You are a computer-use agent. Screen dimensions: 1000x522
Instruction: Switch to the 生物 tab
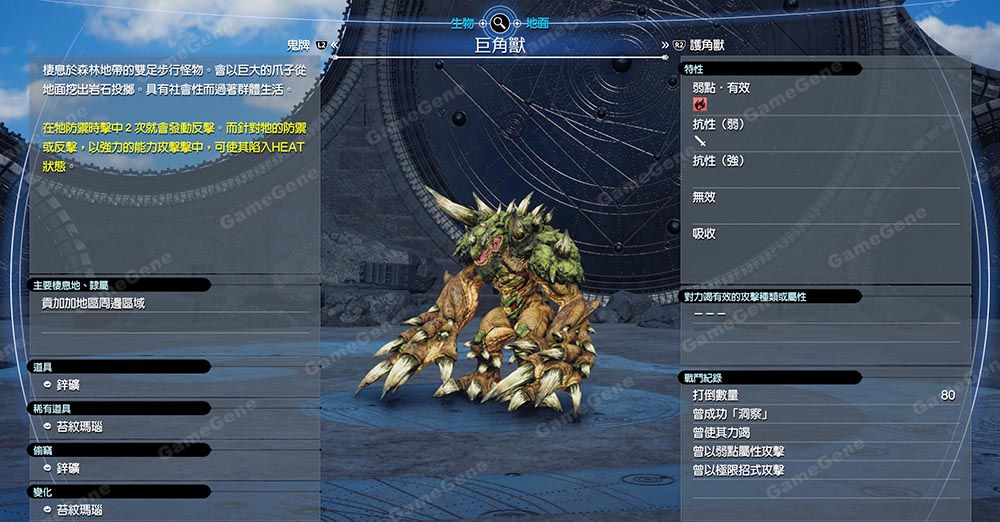pyautogui.click(x=463, y=22)
